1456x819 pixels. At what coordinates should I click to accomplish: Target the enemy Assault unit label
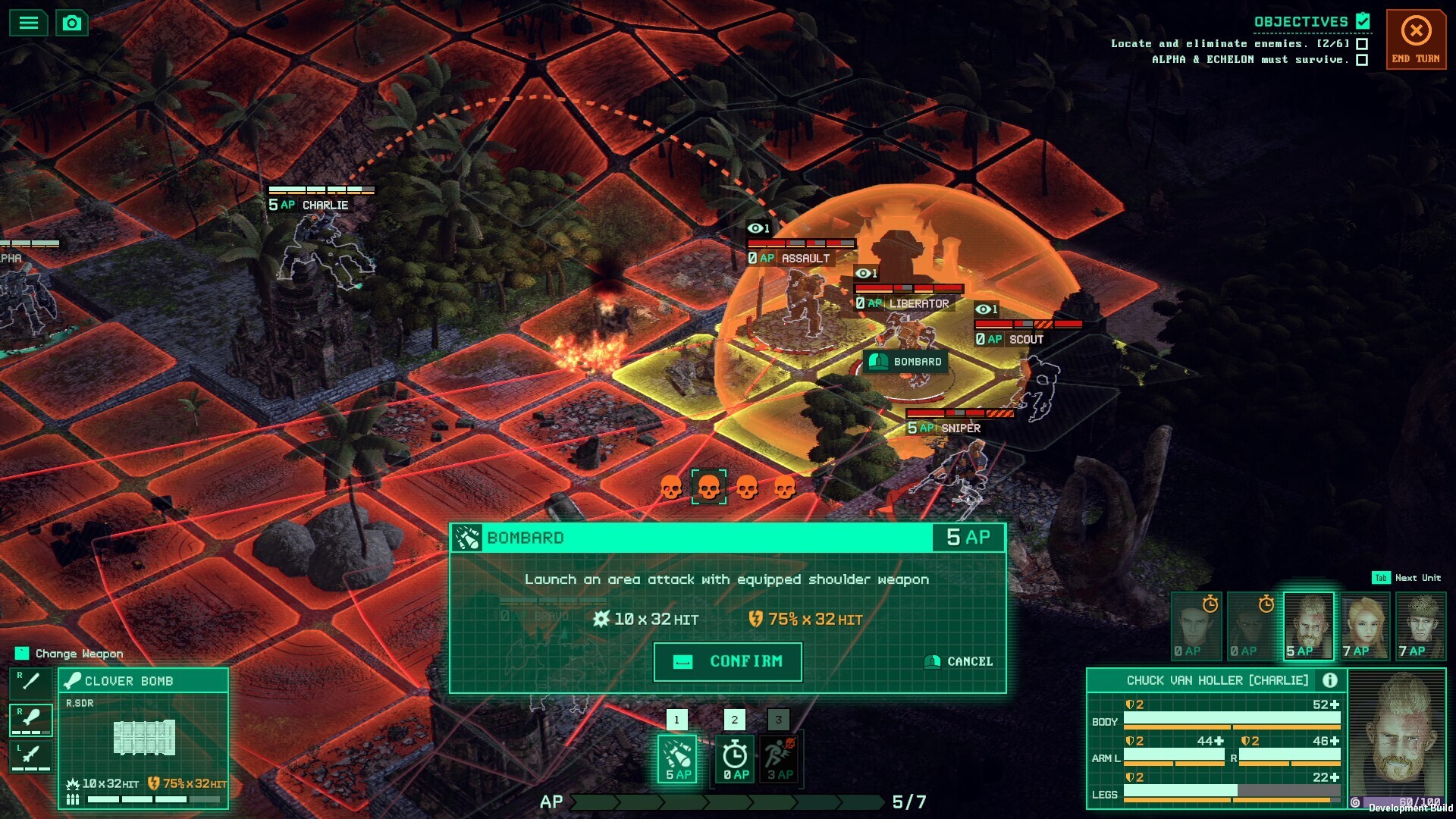click(805, 258)
